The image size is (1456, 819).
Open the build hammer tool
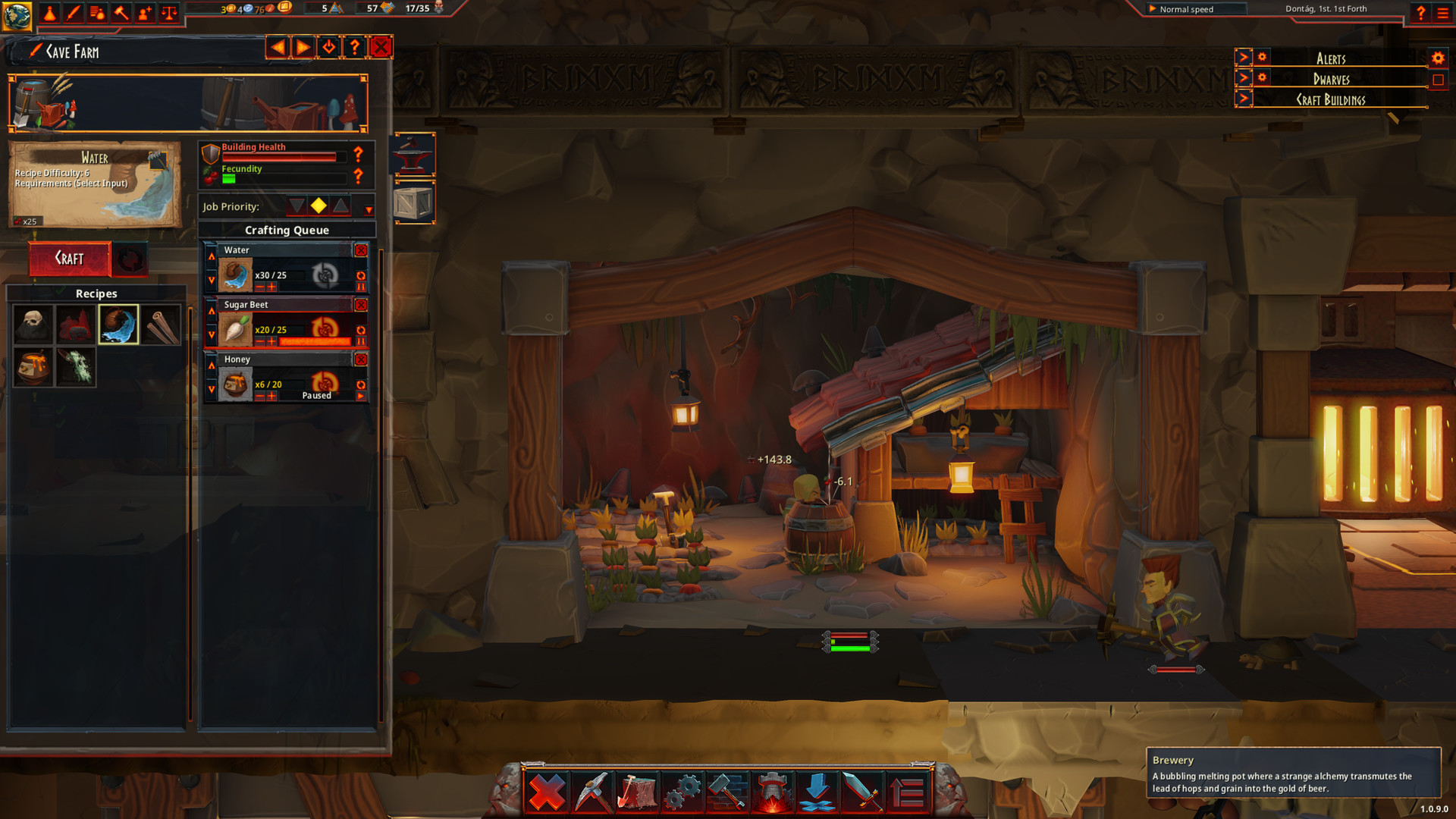726,790
